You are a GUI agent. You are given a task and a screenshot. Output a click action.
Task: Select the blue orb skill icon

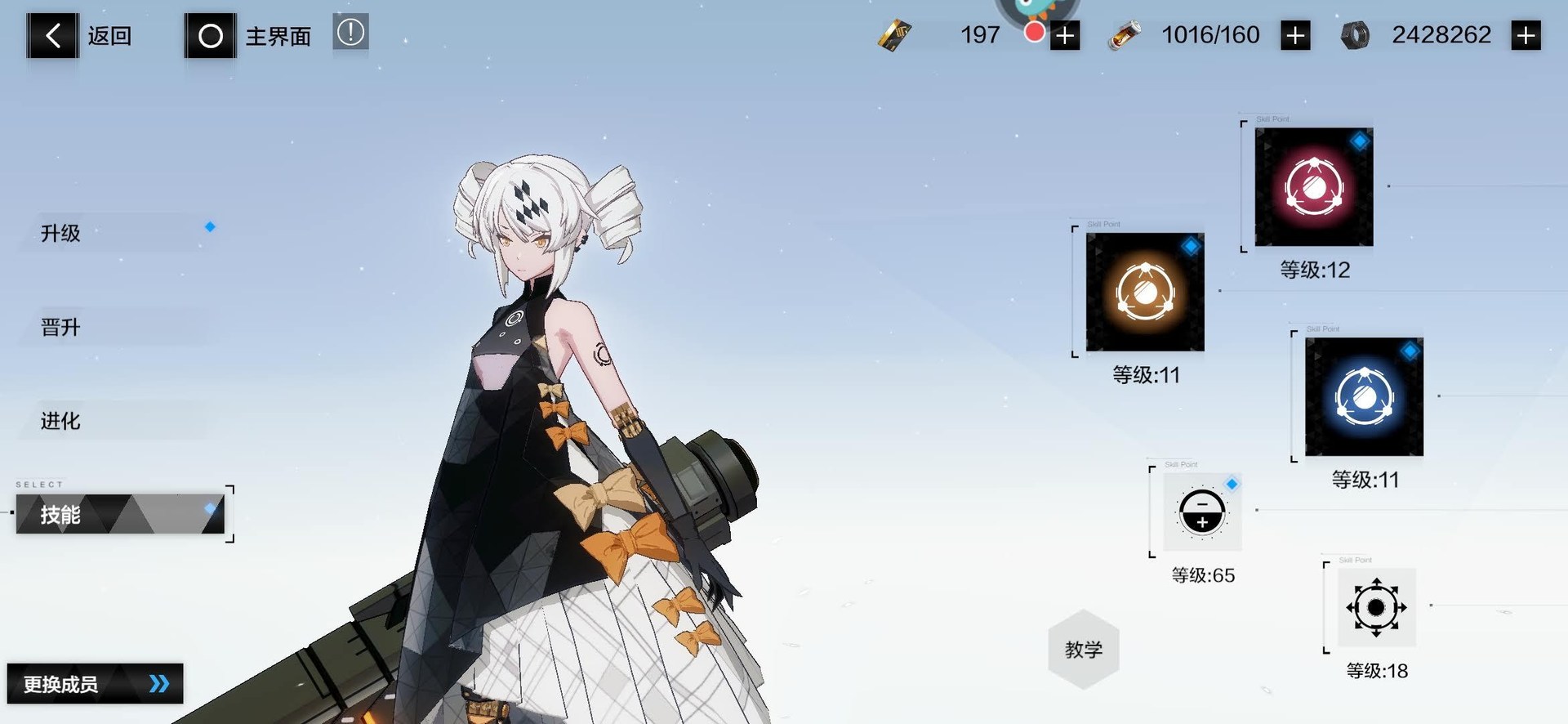[1364, 397]
